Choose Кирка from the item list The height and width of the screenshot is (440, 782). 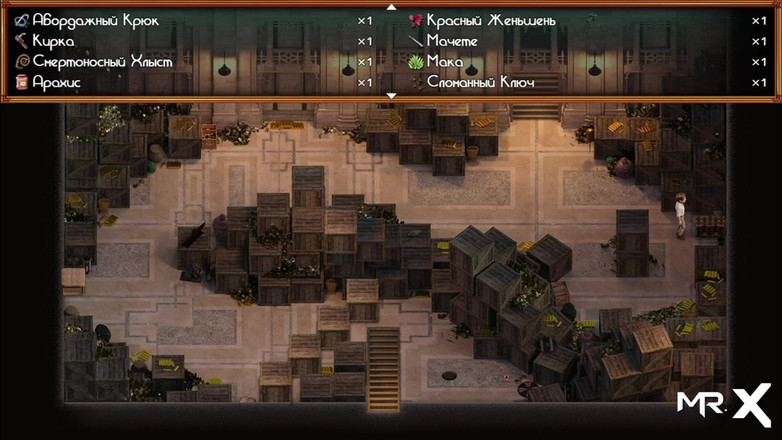point(53,41)
